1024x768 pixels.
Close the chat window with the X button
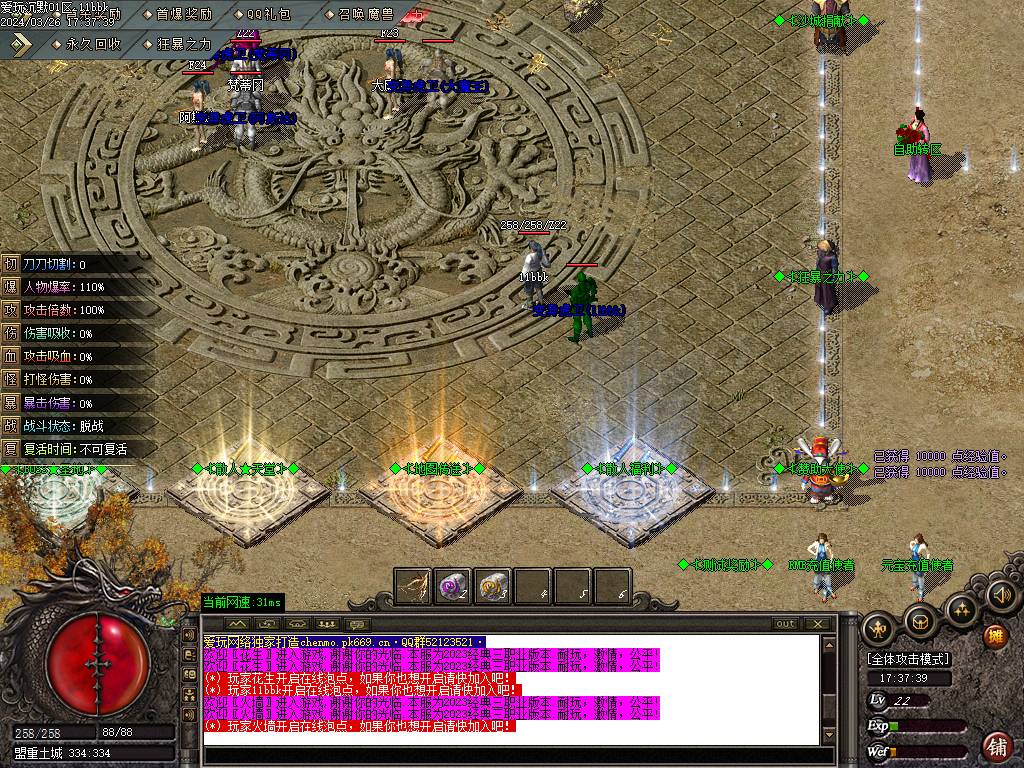pos(817,624)
